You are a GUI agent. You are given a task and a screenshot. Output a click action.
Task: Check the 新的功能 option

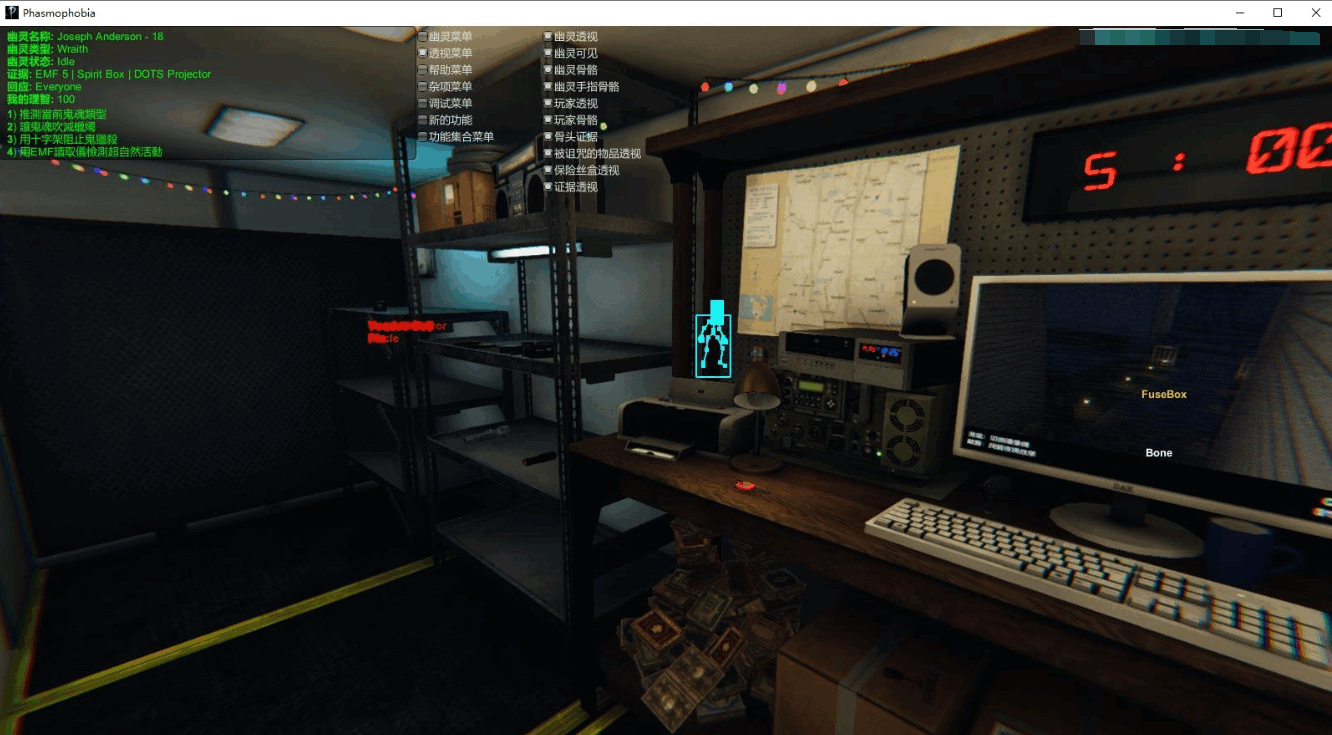(x=424, y=120)
